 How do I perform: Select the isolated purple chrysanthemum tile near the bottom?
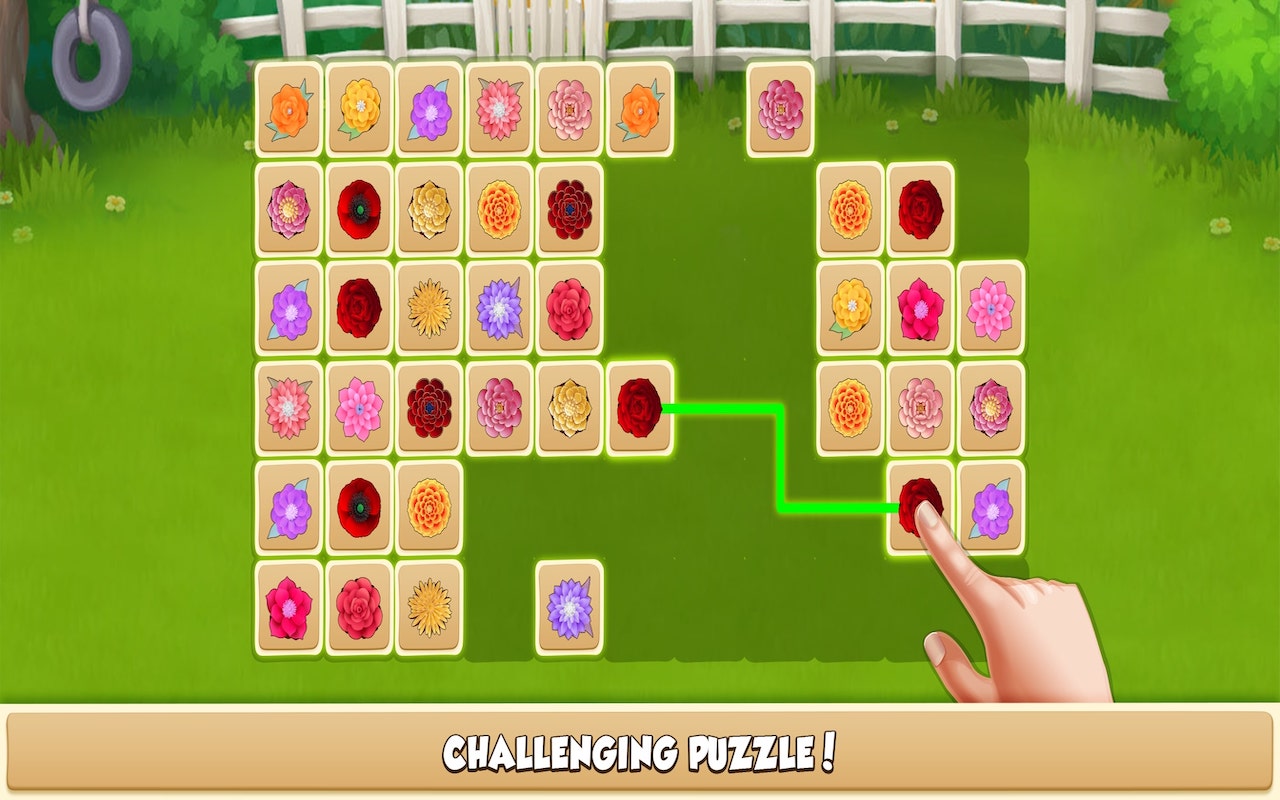point(567,607)
